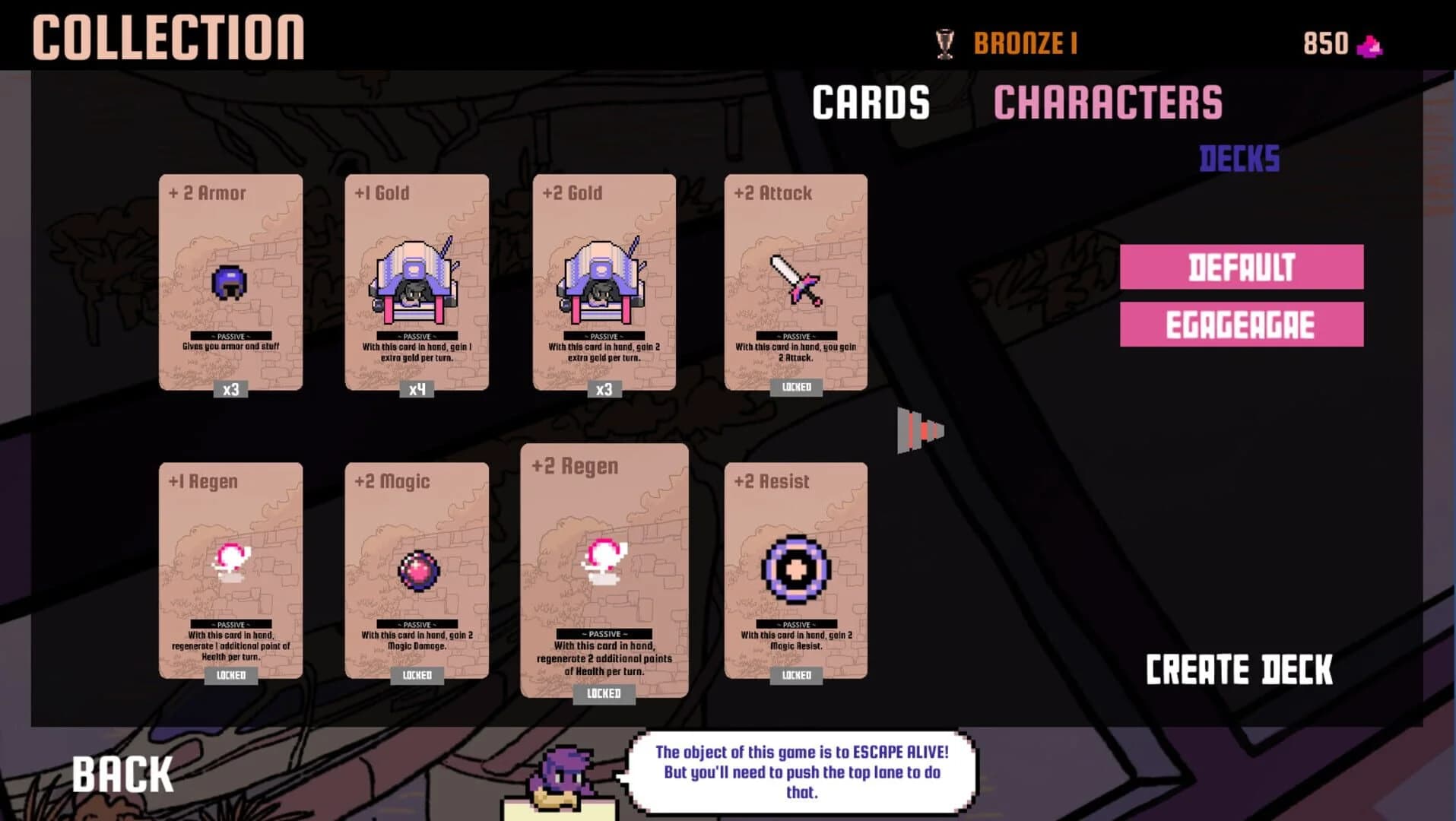Click the arrow marker between card rows

(x=921, y=430)
